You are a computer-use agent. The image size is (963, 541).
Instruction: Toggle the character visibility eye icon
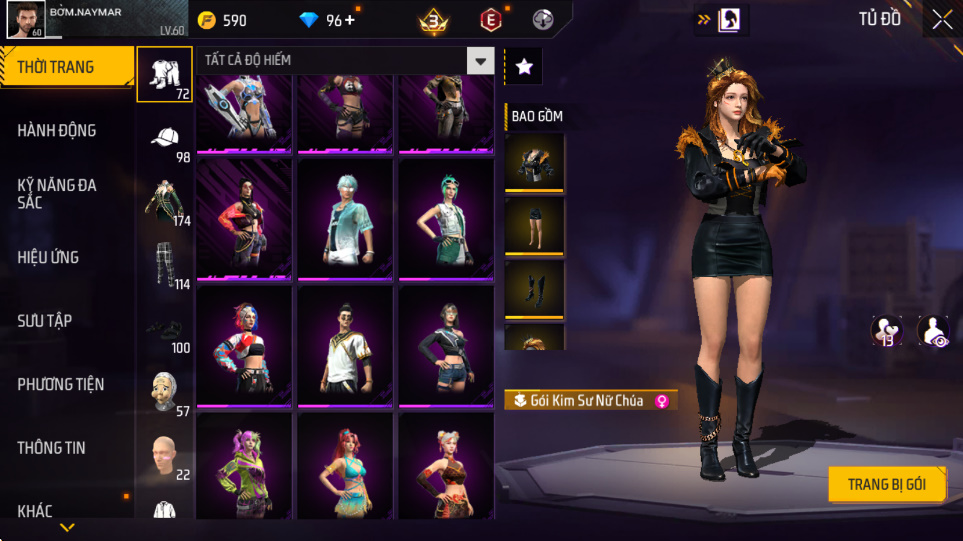934,330
